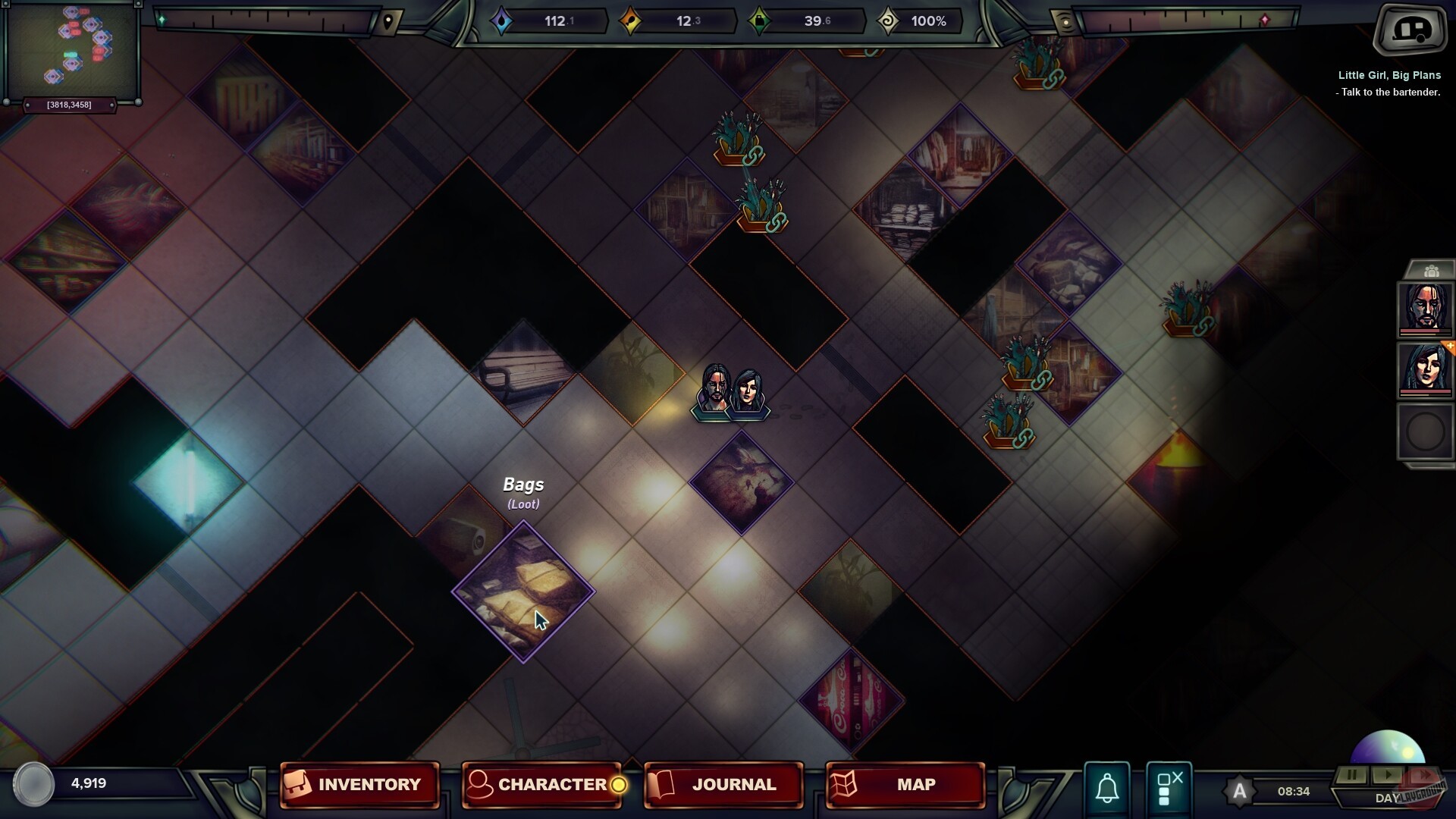Resume normal game speed with the play button
This screenshot has width=1456, height=819.
tap(1388, 775)
